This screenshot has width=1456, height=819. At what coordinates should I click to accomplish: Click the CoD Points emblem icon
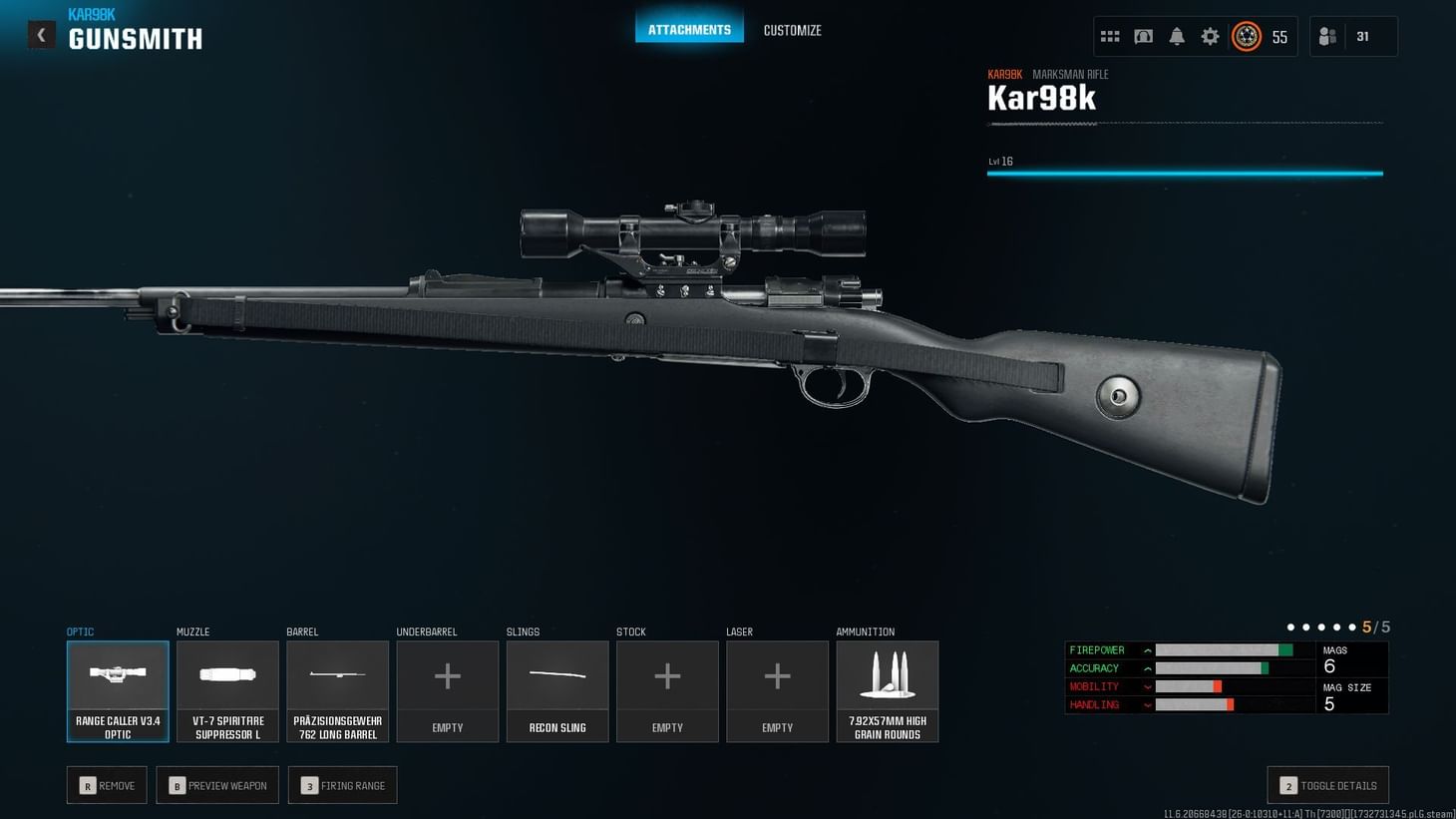tap(1245, 36)
